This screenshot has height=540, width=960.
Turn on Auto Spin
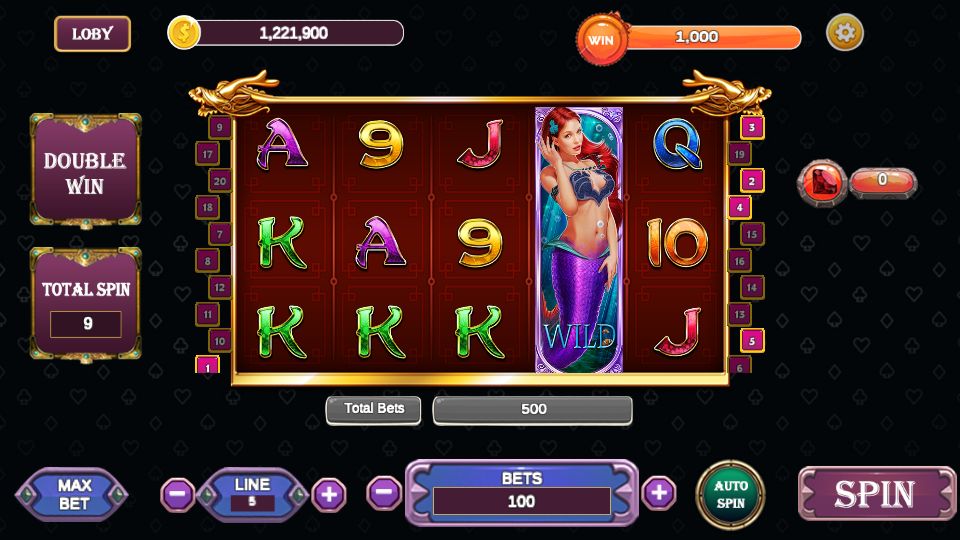(730, 494)
